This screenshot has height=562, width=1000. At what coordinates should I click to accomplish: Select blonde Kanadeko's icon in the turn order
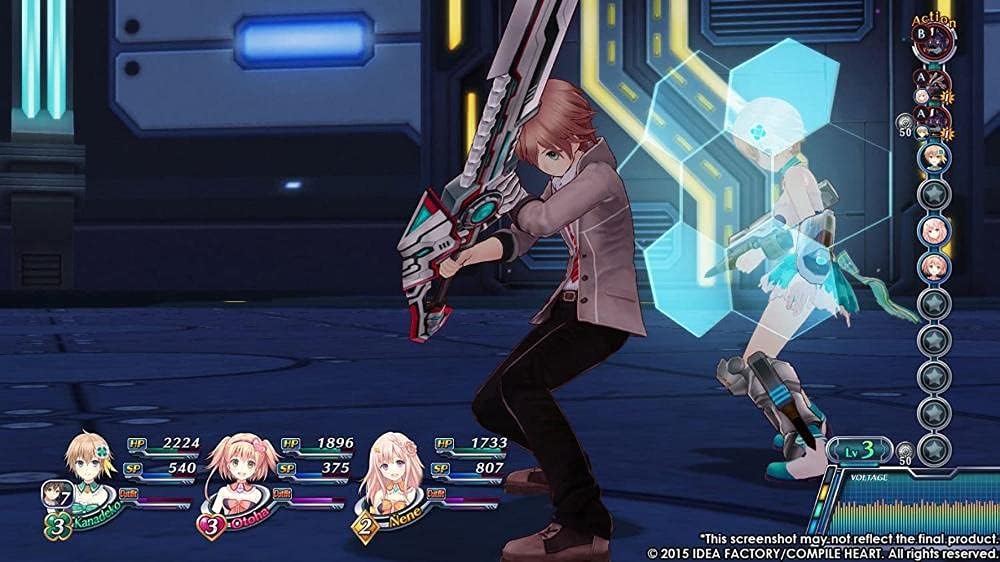(934, 156)
